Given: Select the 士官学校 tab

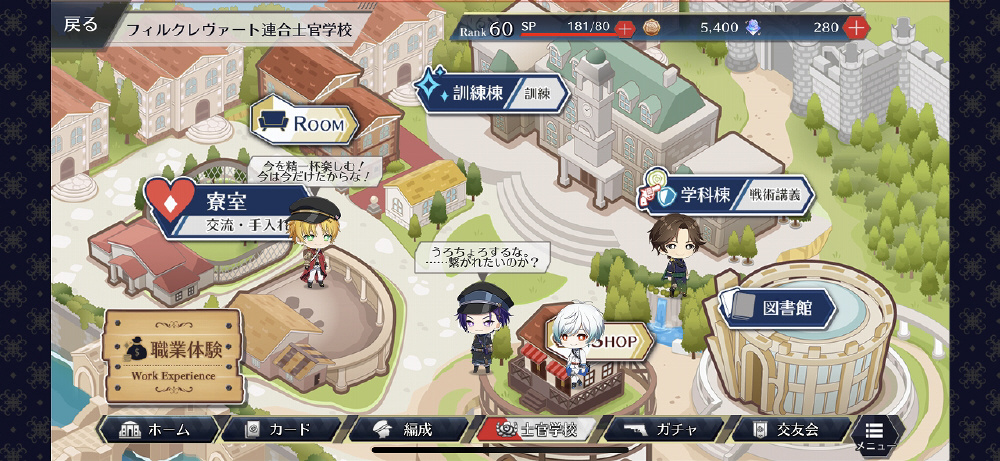Looking at the screenshot, I should [537, 429].
